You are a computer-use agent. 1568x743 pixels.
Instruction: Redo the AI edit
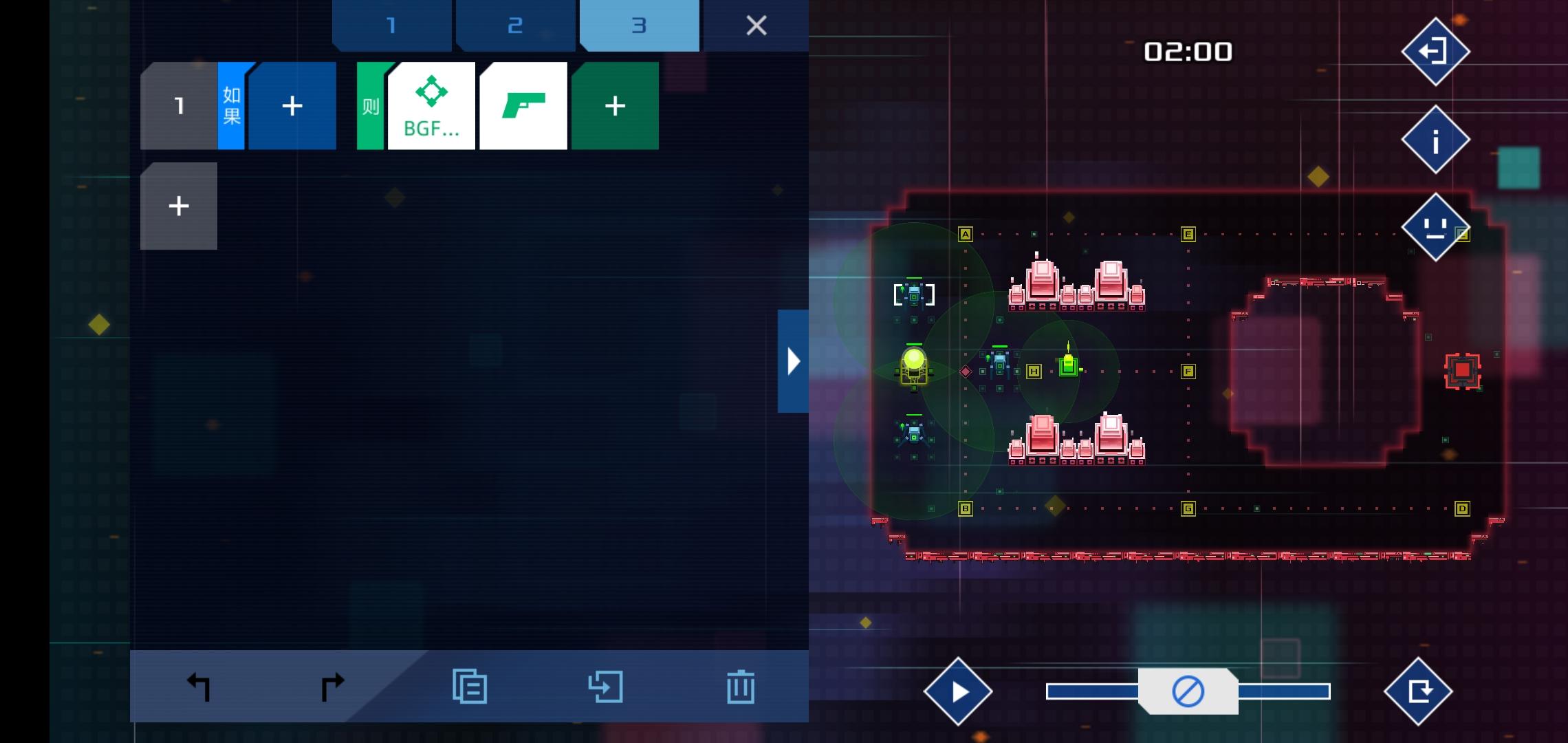[332, 685]
